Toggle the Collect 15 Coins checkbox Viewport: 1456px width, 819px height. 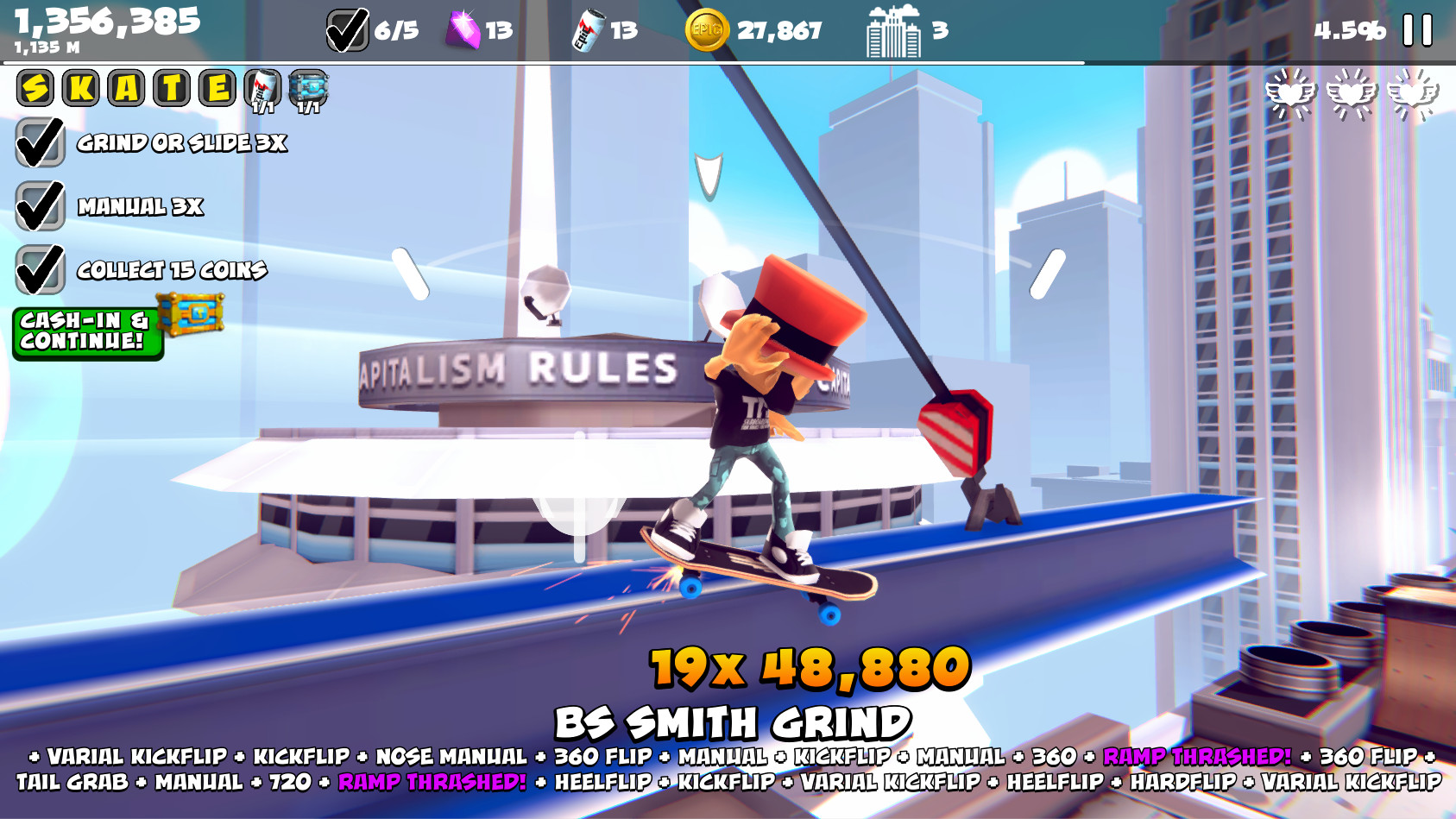[39, 270]
